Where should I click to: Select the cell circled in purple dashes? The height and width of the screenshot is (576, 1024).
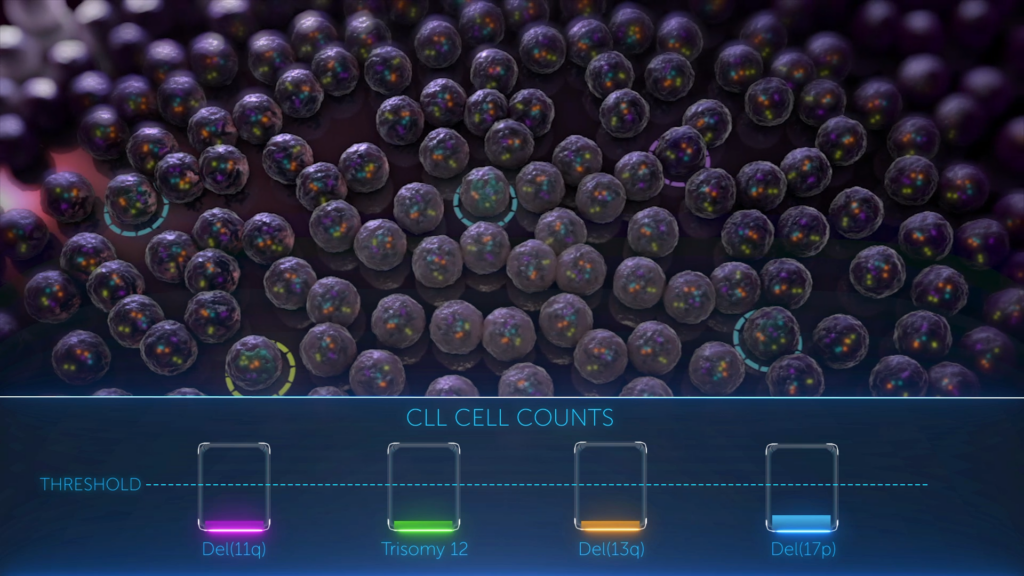[680, 154]
